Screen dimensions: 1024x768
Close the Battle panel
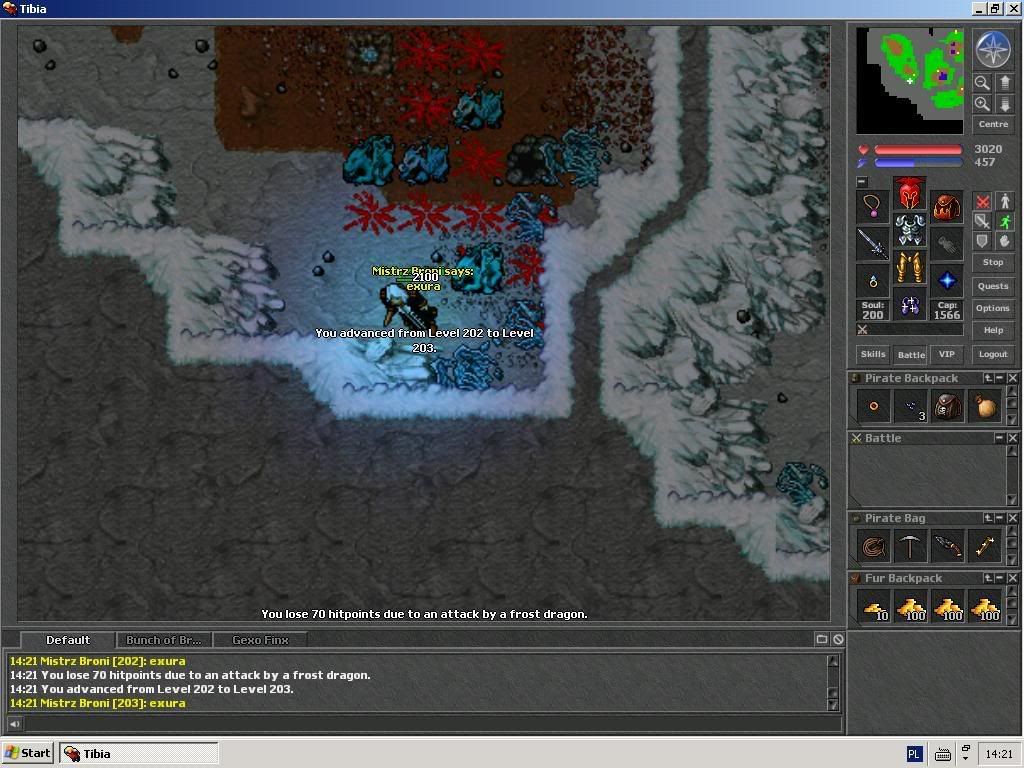click(1013, 438)
